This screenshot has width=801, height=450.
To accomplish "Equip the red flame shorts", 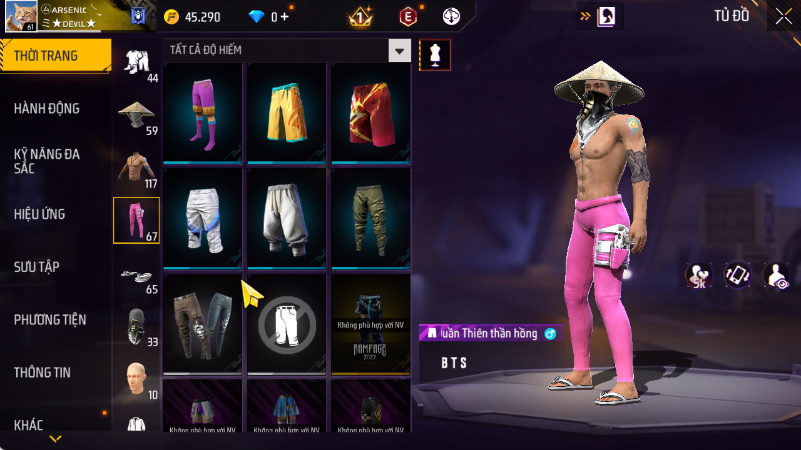I will point(371,111).
